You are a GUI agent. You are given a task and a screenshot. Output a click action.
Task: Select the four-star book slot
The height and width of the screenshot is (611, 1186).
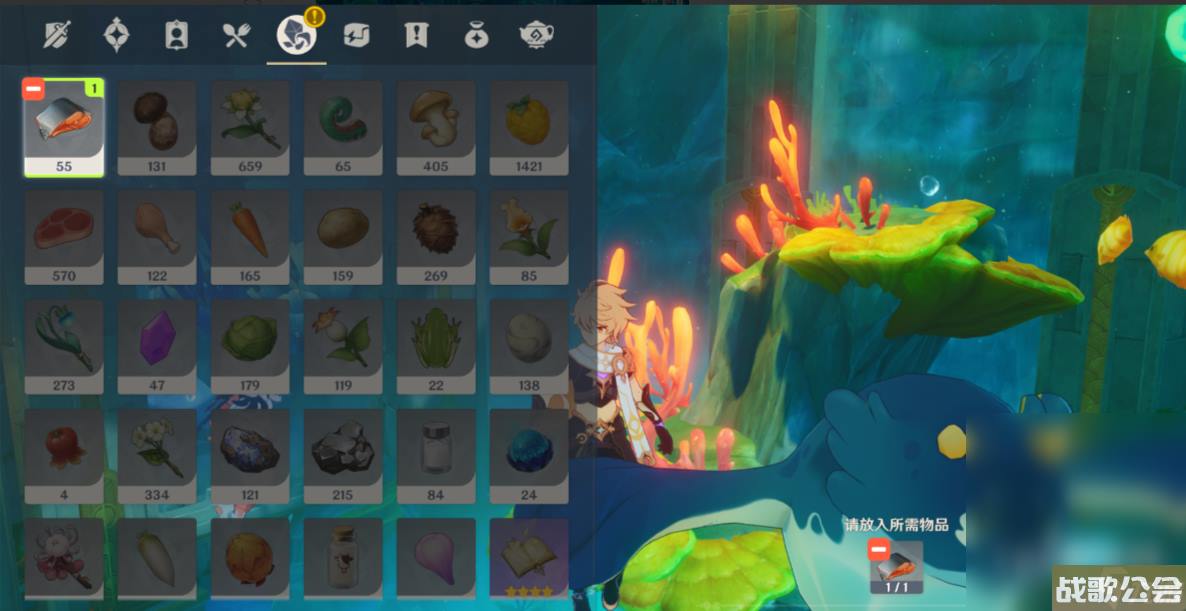point(529,558)
